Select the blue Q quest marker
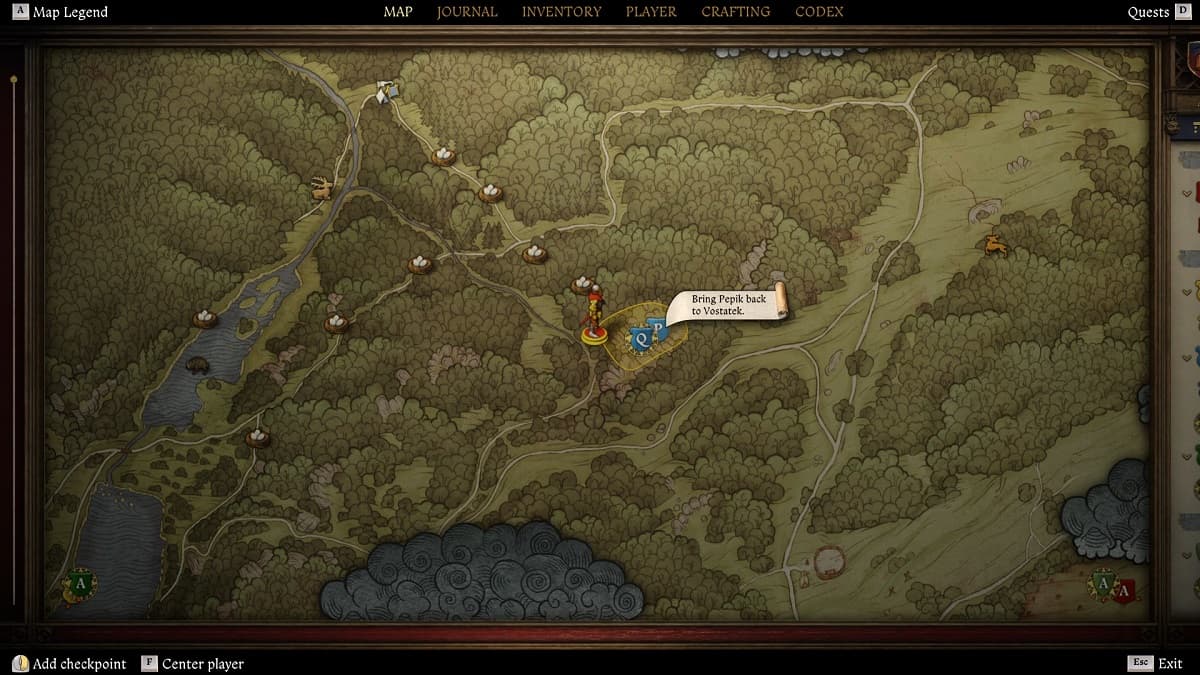The image size is (1200, 675). tap(641, 339)
